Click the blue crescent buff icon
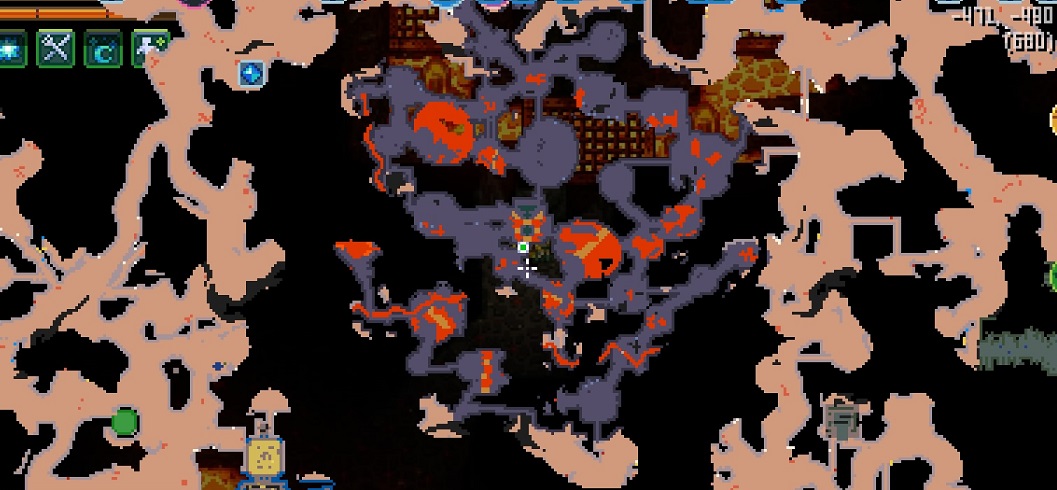Image resolution: width=1057 pixels, height=490 pixels. pyautogui.click(x=102, y=50)
